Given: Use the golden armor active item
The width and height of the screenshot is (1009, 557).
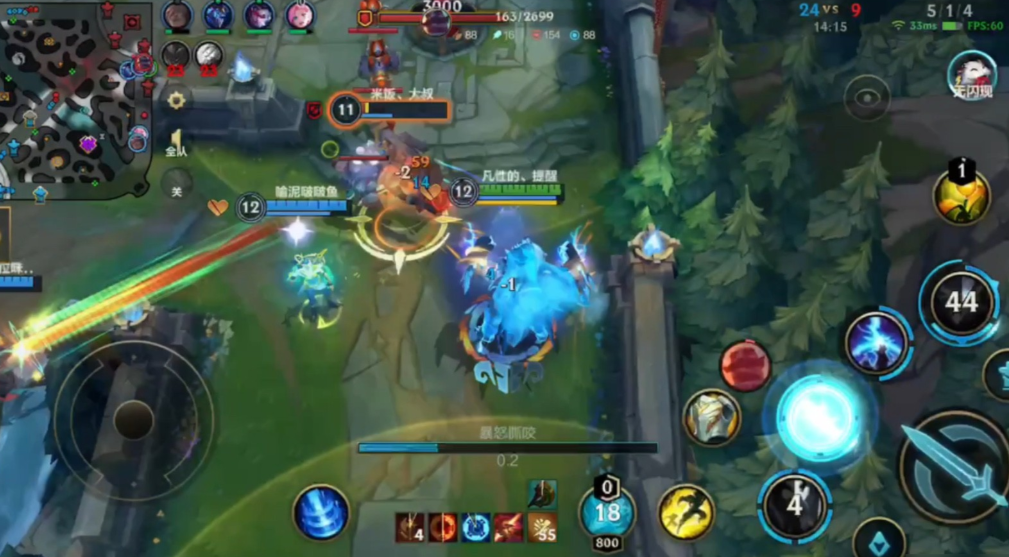Looking at the screenshot, I should tap(712, 417).
